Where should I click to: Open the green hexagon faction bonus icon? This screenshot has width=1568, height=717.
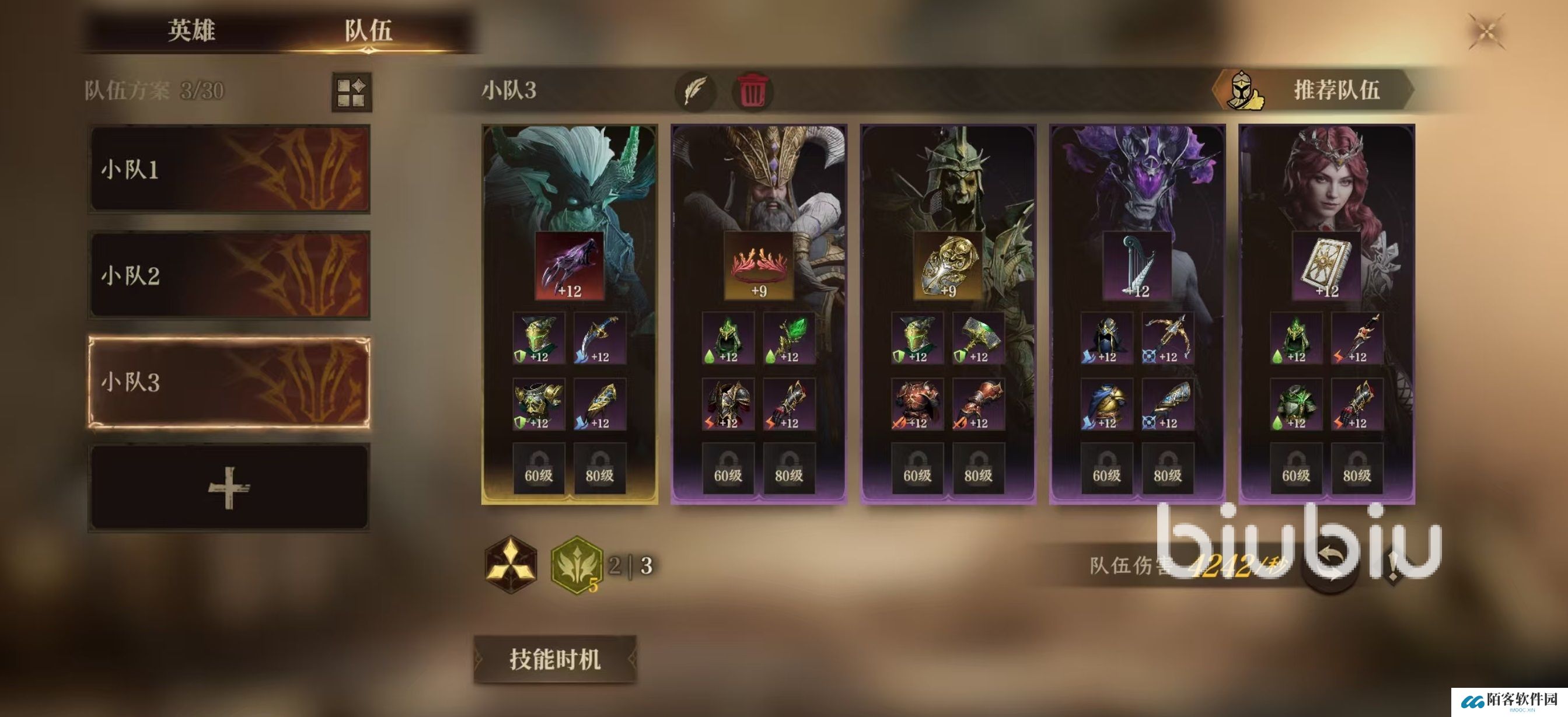click(x=576, y=564)
